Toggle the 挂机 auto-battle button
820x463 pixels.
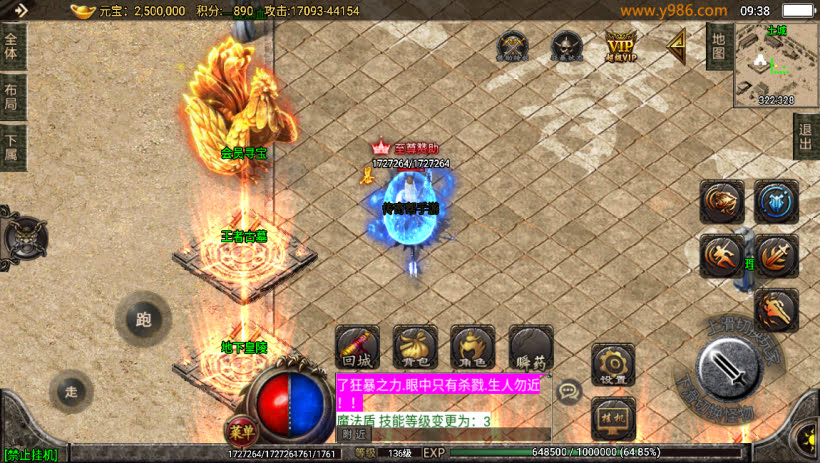613,417
